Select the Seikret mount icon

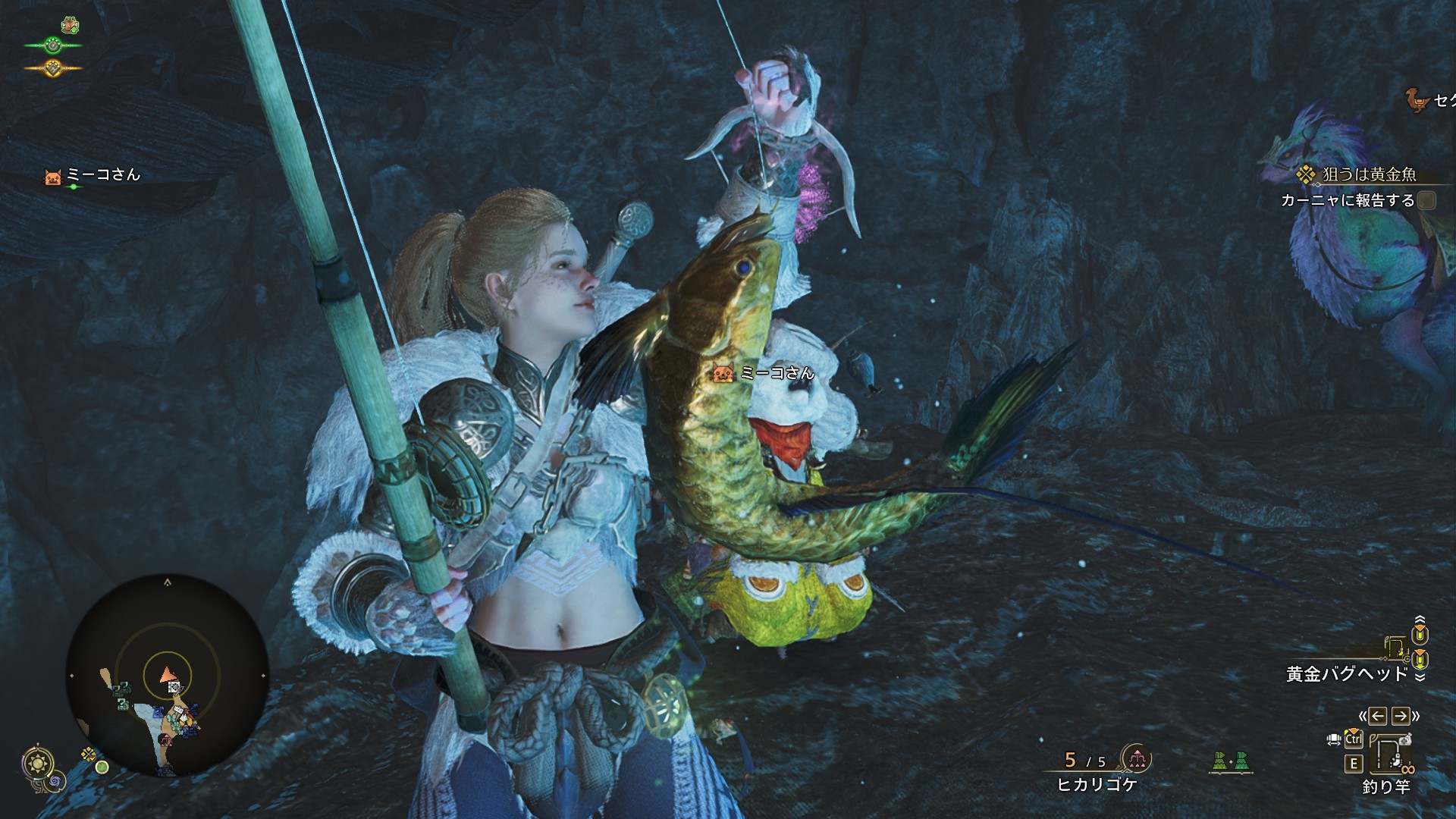1416,99
